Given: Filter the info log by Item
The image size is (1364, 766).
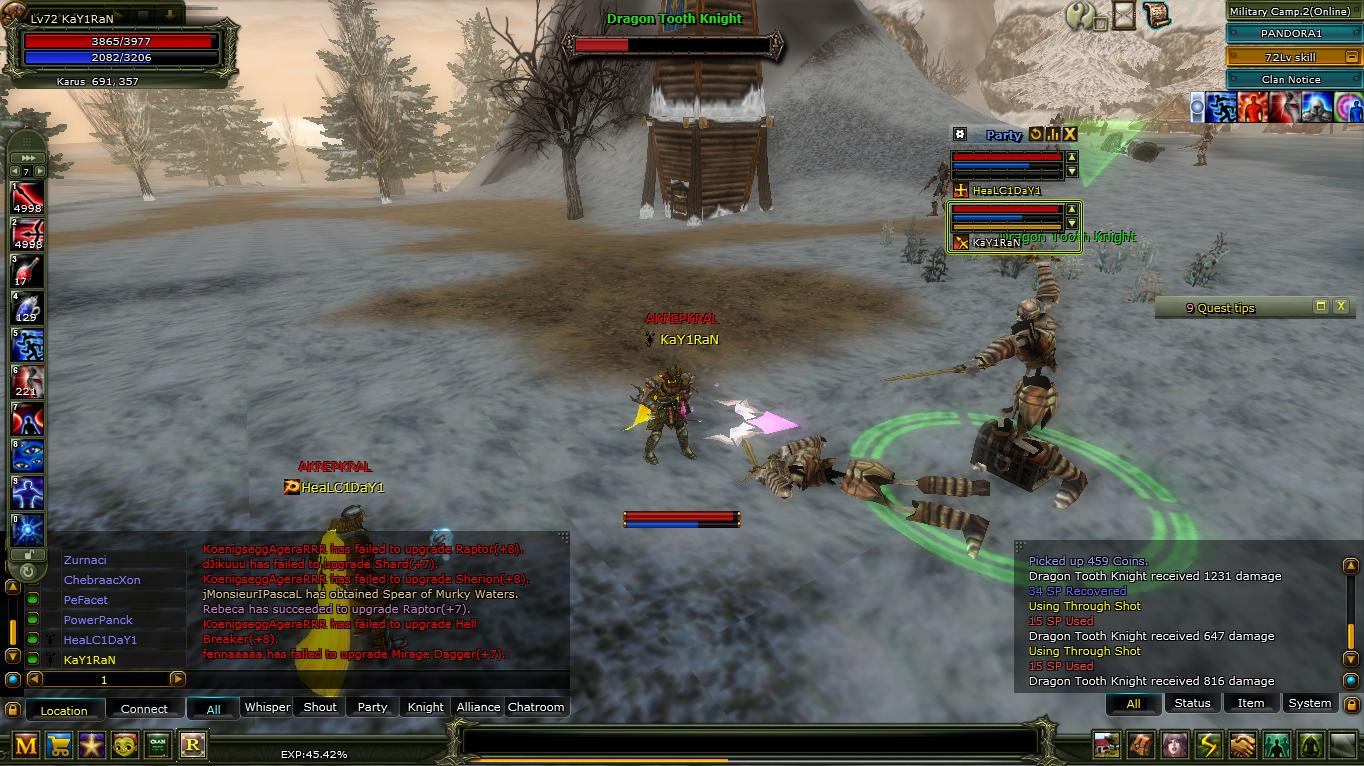Looking at the screenshot, I should (1251, 703).
